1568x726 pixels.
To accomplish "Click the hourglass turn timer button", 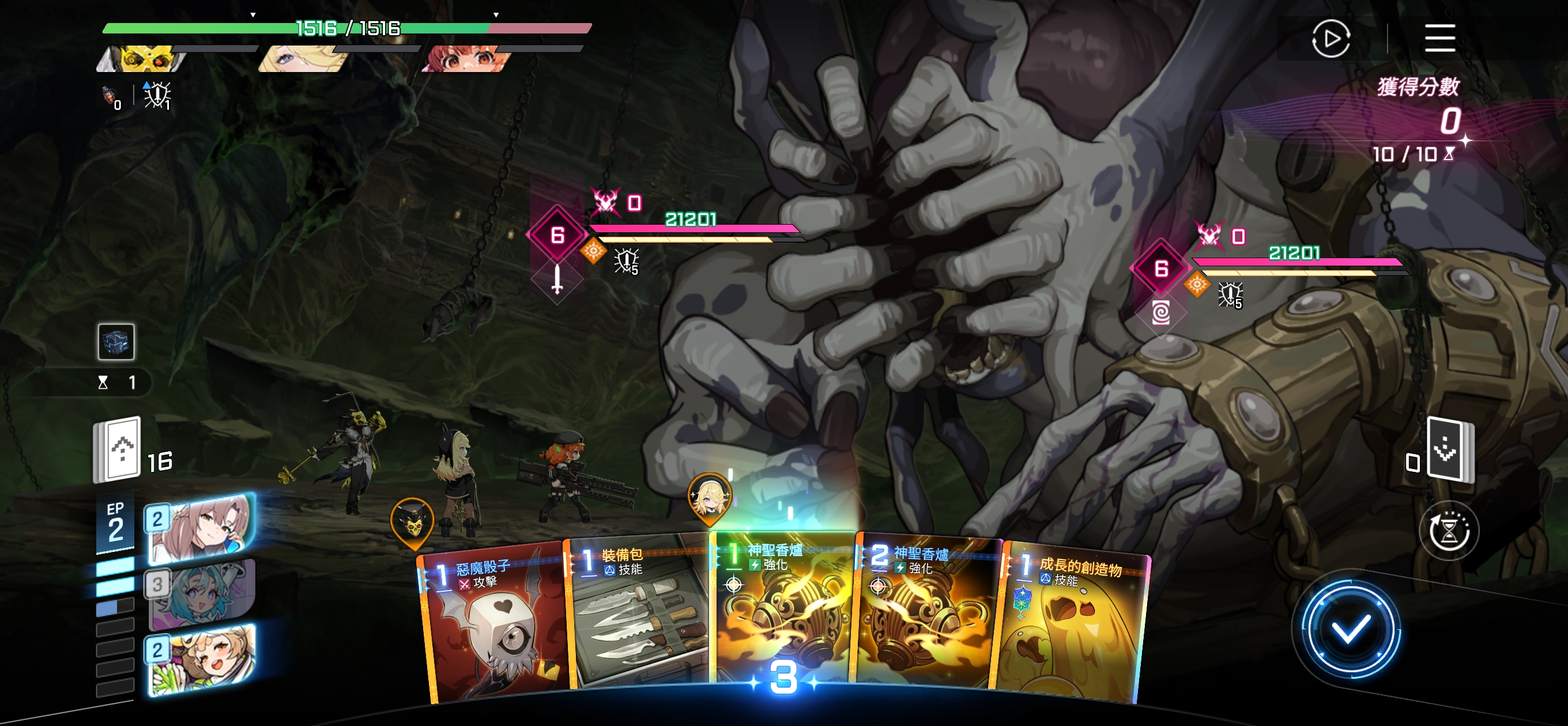I will [1449, 531].
